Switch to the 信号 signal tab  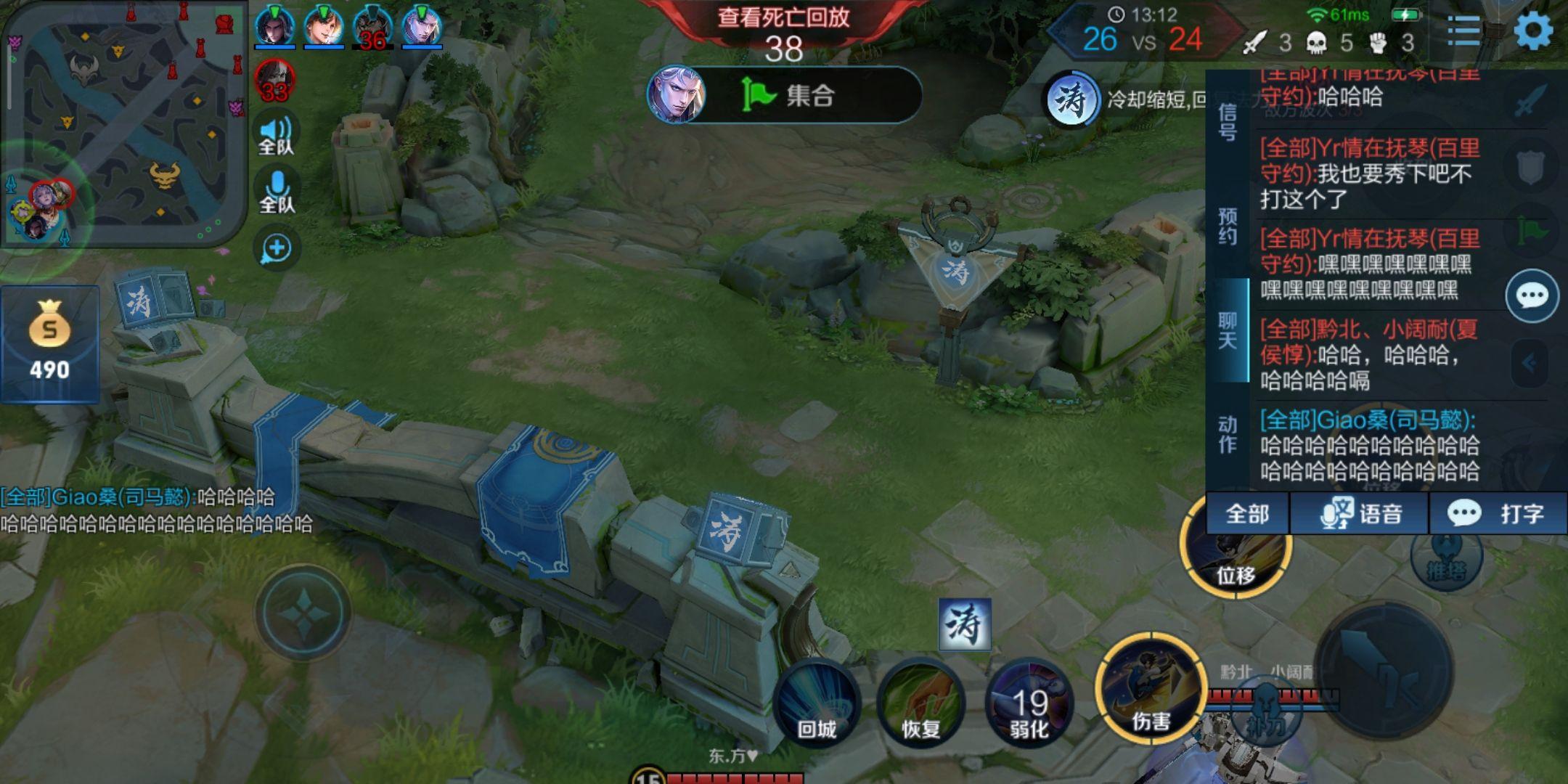tap(1227, 122)
